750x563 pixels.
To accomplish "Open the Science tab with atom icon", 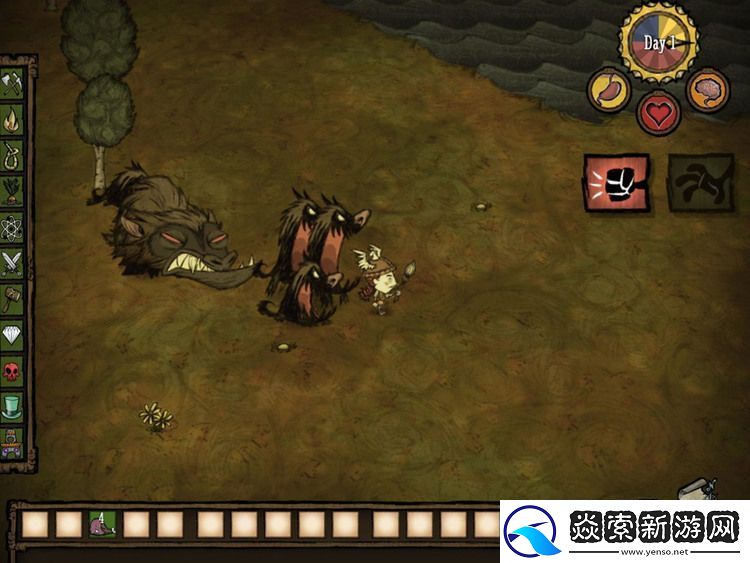I will [13, 227].
